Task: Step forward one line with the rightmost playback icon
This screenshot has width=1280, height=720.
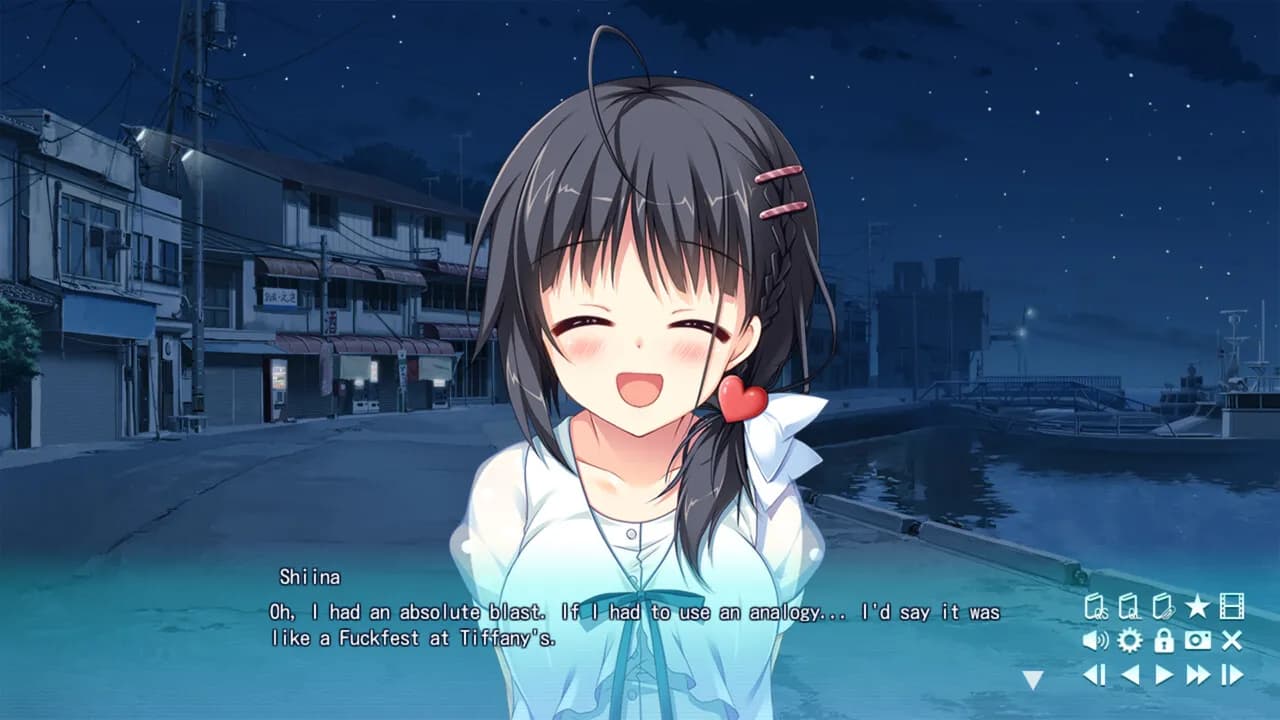Action: pyautogui.click(x=1232, y=673)
